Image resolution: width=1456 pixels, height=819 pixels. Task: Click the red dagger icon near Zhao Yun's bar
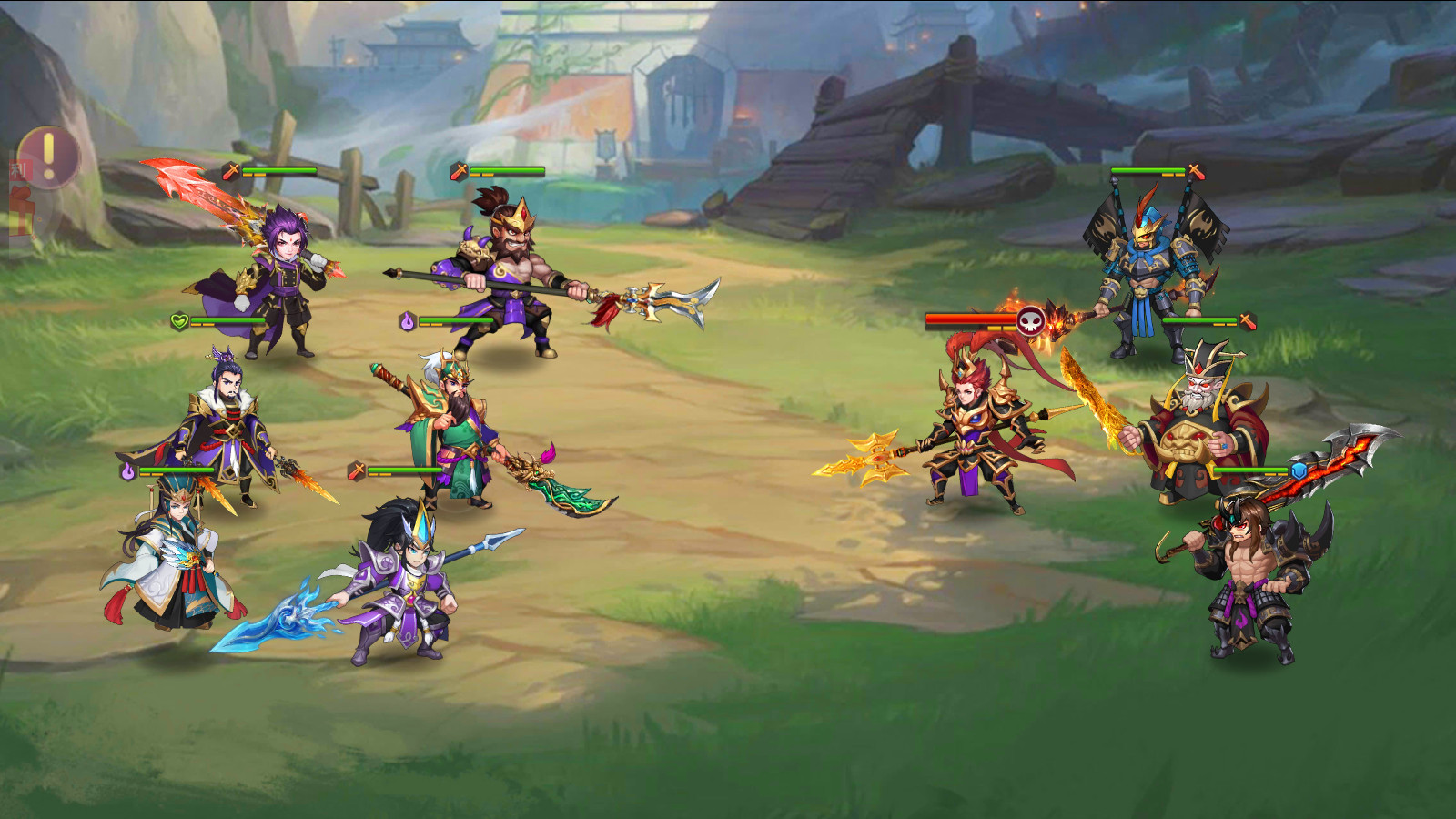click(355, 470)
